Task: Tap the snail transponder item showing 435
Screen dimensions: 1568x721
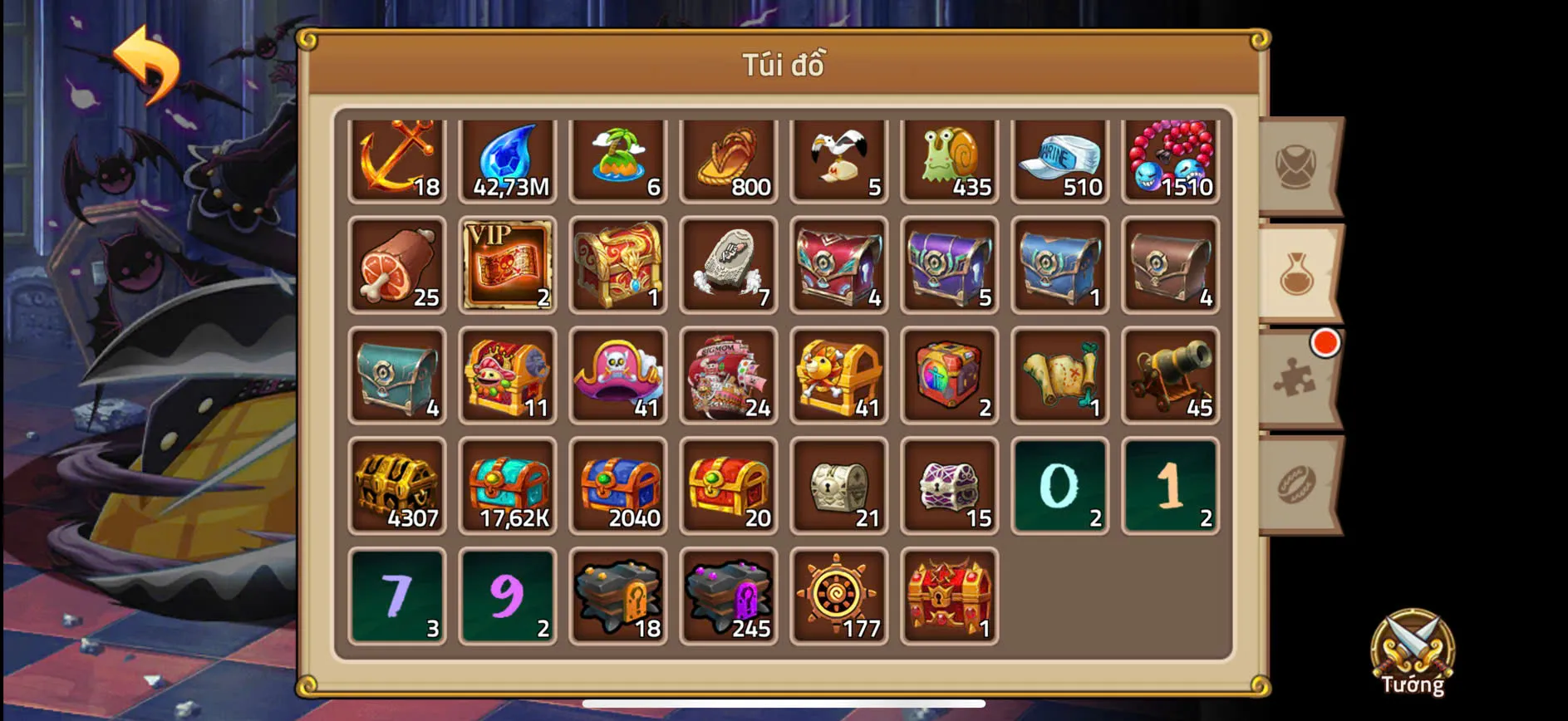Action: [x=949, y=159]
